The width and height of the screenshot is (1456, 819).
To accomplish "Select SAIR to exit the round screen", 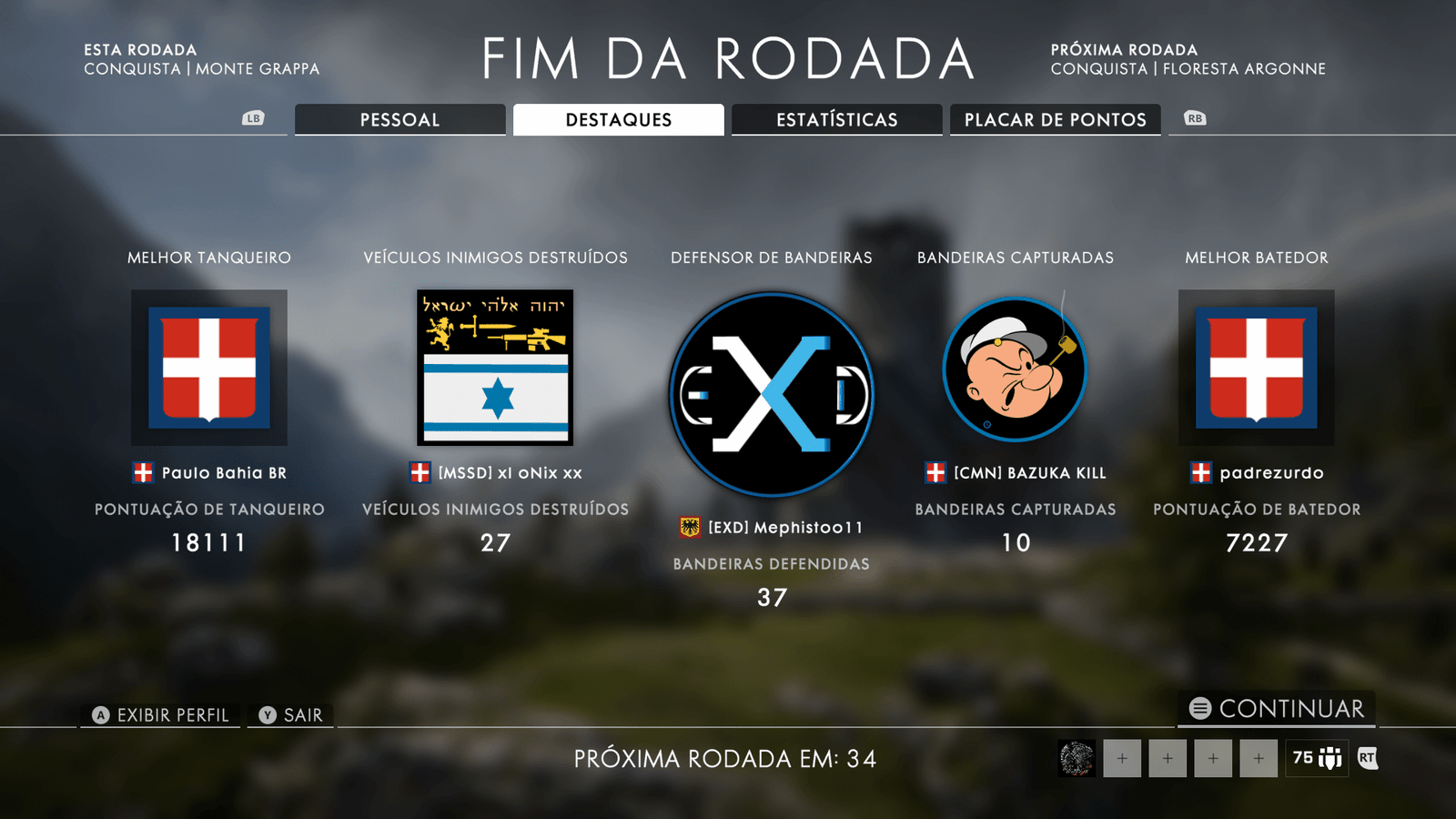I will click(x=290, y=715).
